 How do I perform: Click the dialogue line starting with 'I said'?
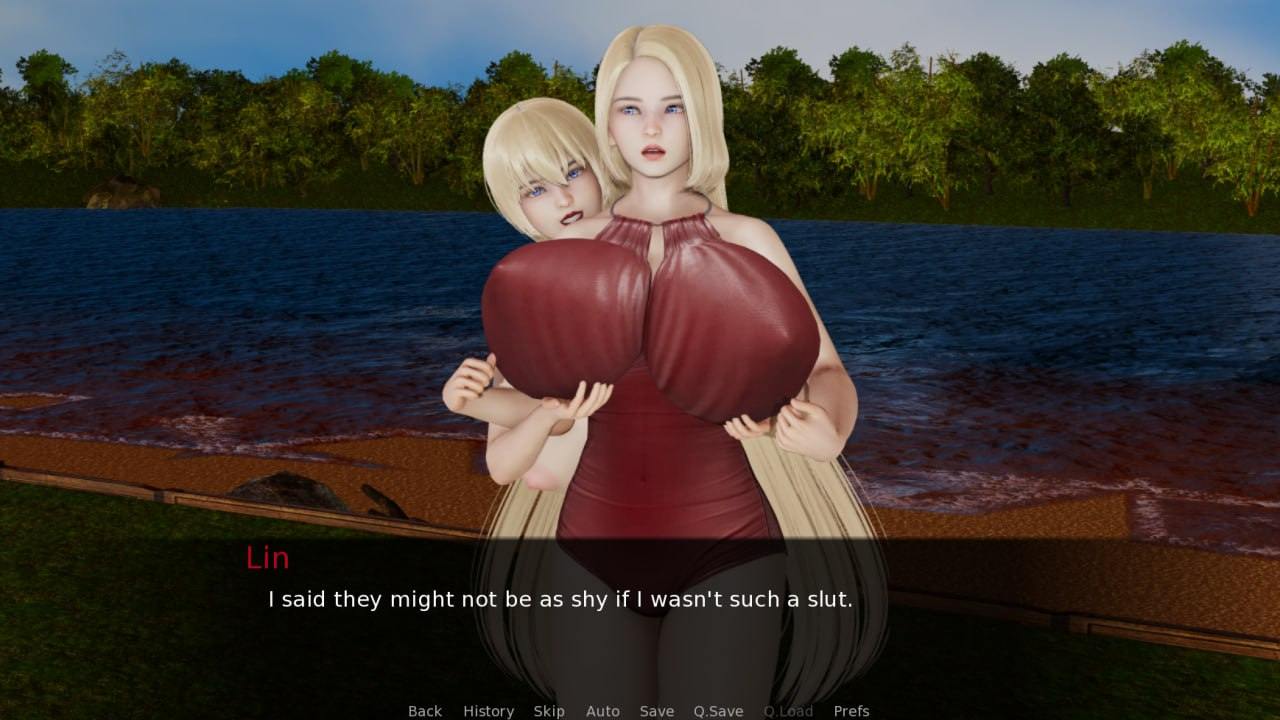(x=558, y=600)
